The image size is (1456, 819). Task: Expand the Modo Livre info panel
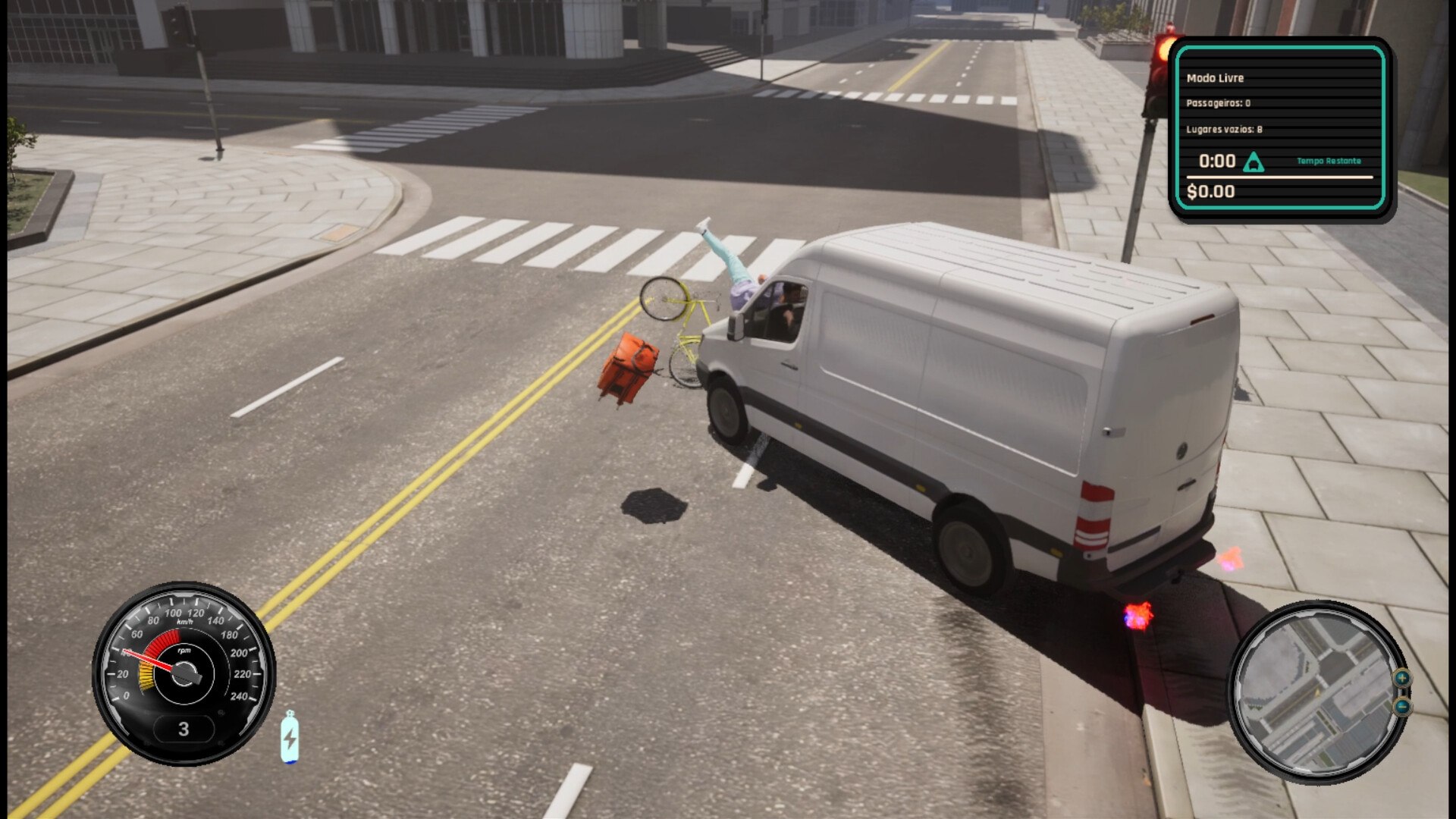pos(1282,129)
